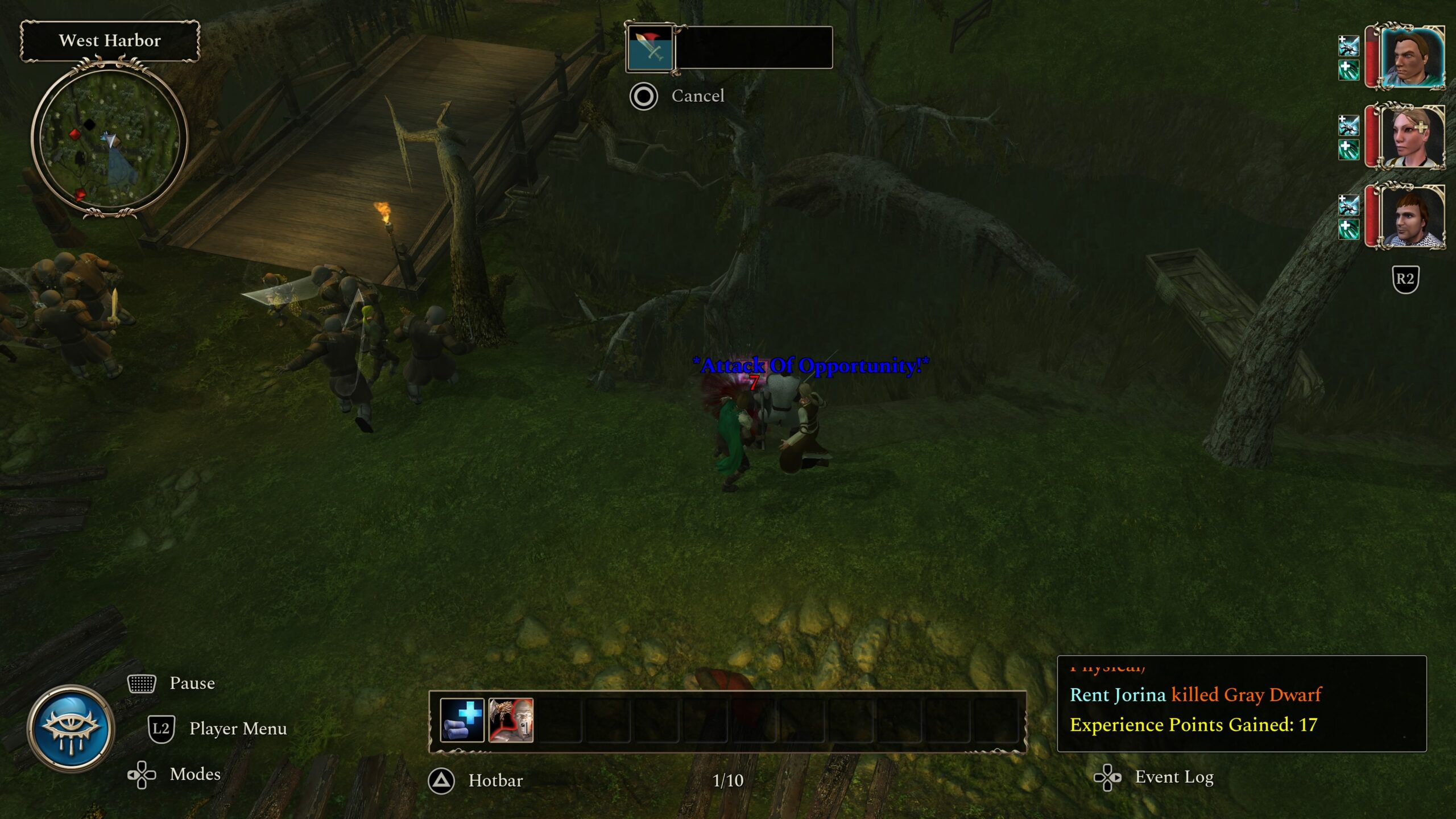
Task: Click the queued sword attack action icon
Action: [x=650, y=47]
